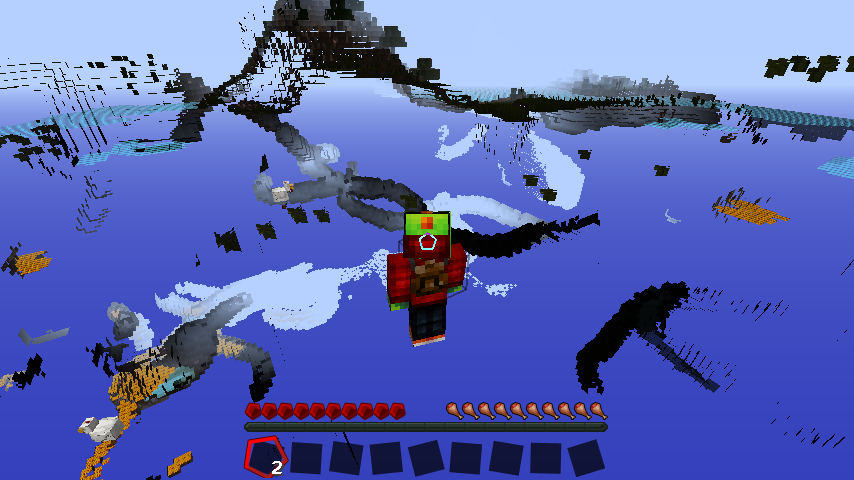Select the red-outlined hotbar slot holding 2 items
854x480 pixels.
click(265, 457)
